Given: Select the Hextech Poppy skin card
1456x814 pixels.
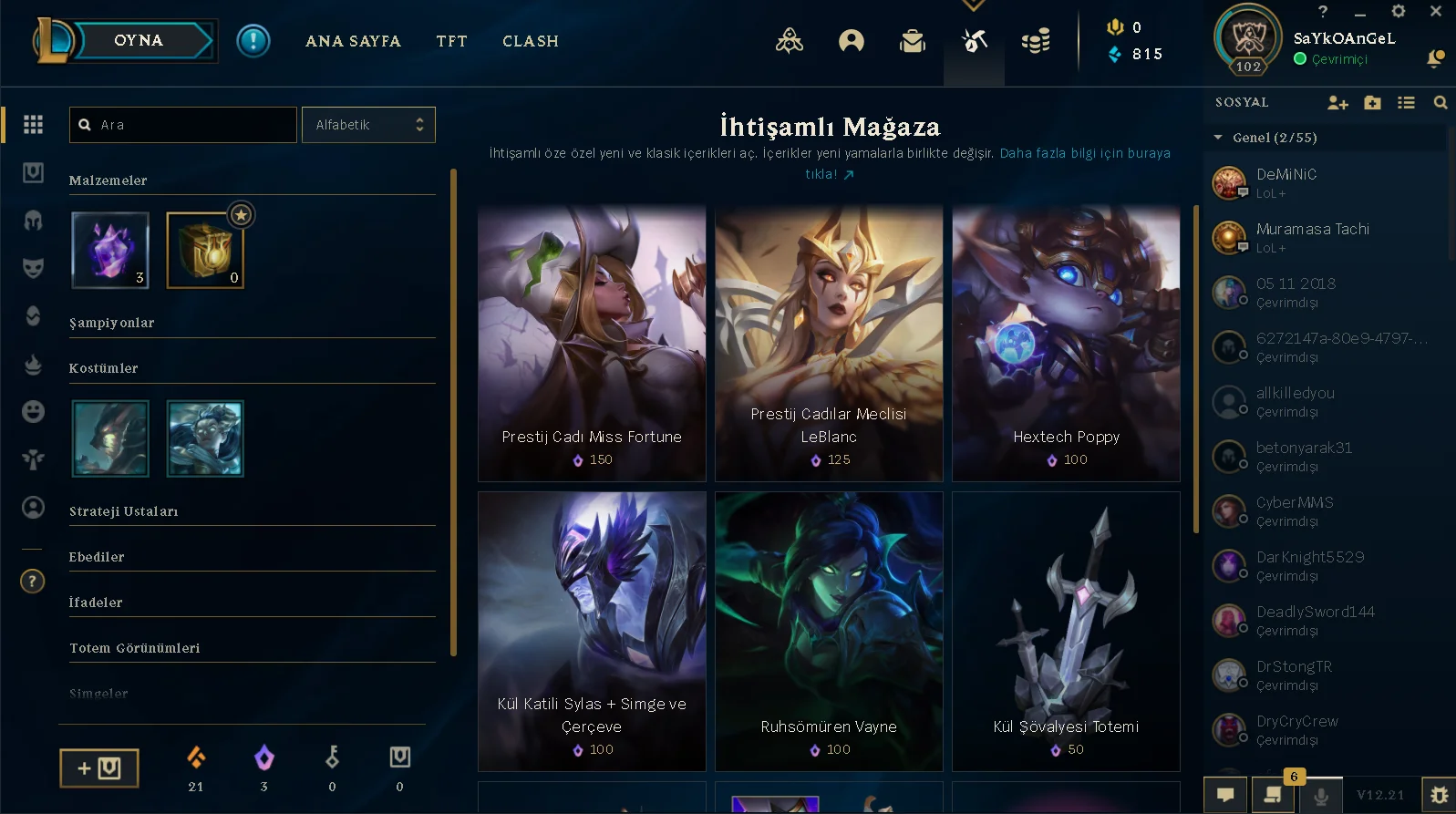Looking at the screenshot, I should (1066, 344).
